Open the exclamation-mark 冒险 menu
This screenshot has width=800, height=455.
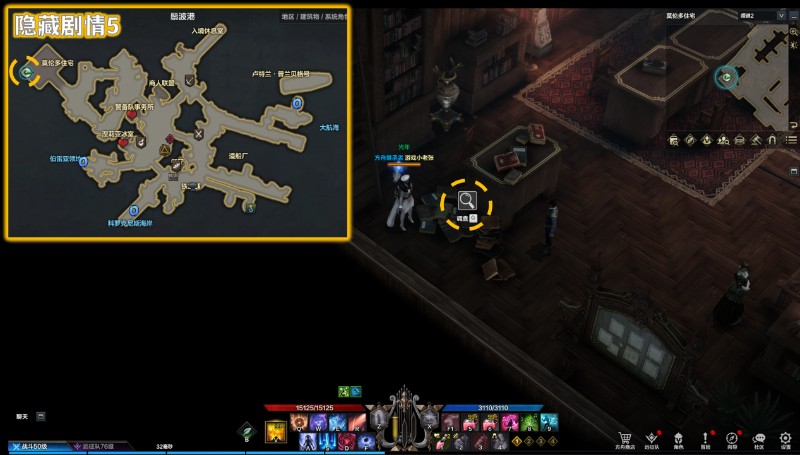pos(705,438)
